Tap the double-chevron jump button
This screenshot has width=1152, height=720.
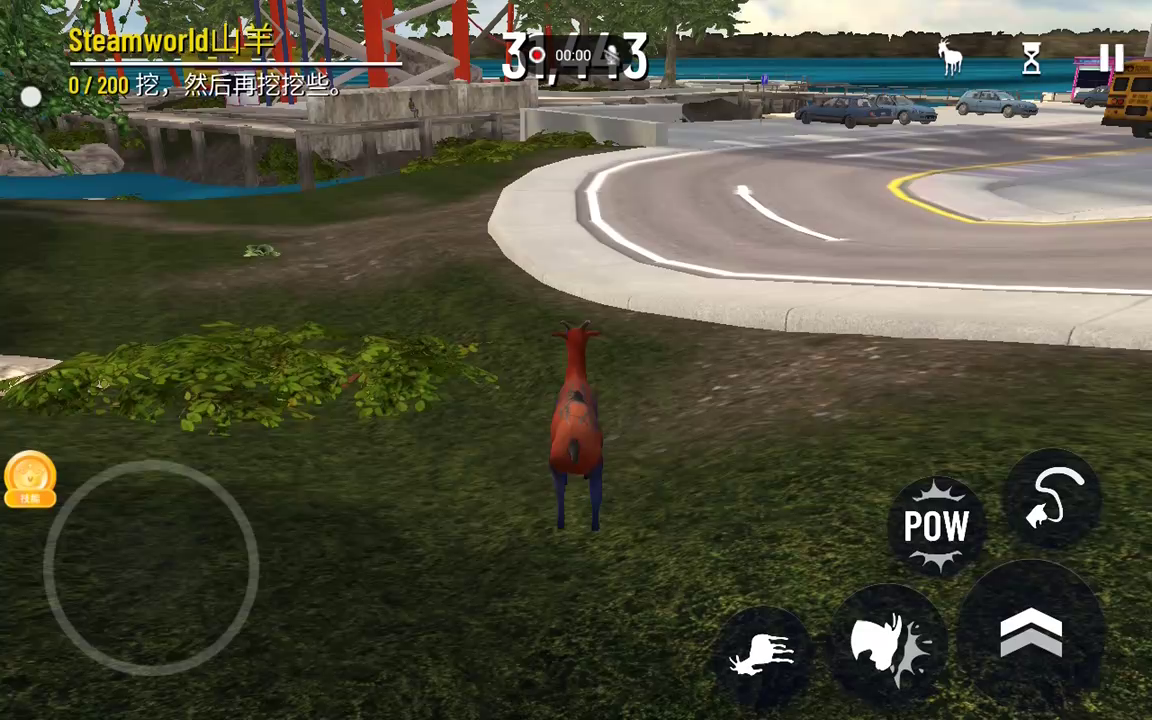pos(1031,634)
